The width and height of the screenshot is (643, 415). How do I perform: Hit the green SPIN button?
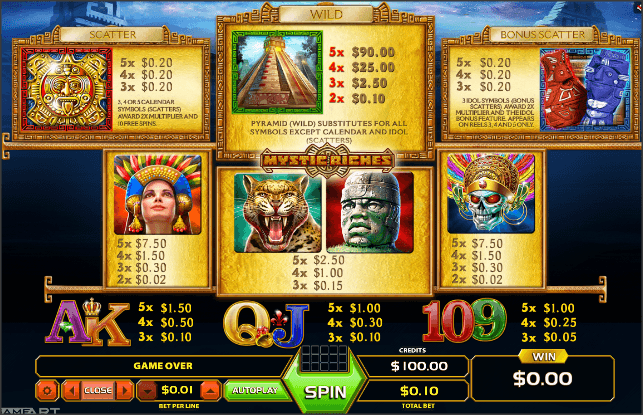point(324,391)
